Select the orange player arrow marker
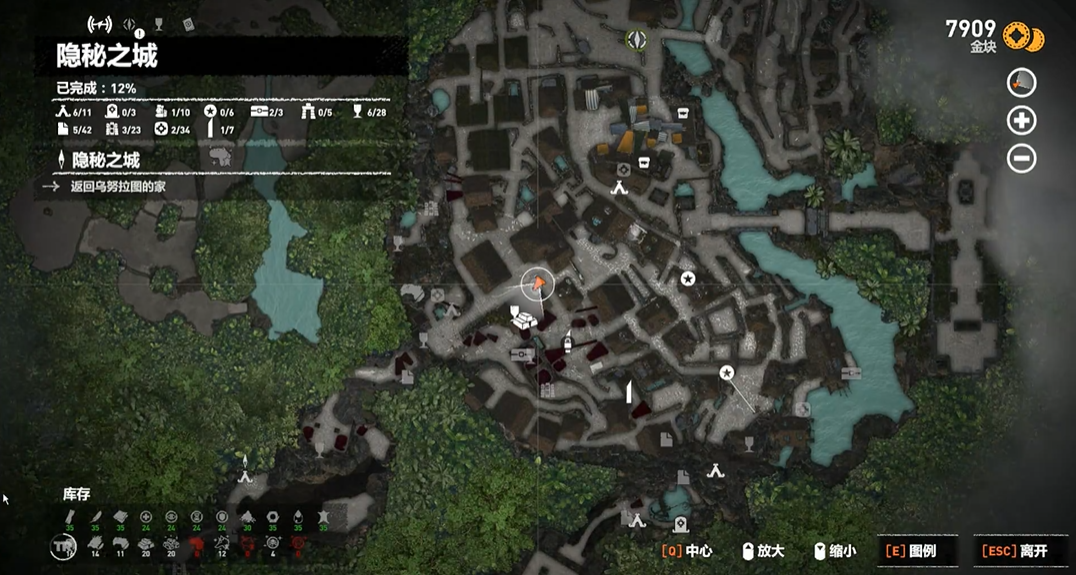 (539, 285)
